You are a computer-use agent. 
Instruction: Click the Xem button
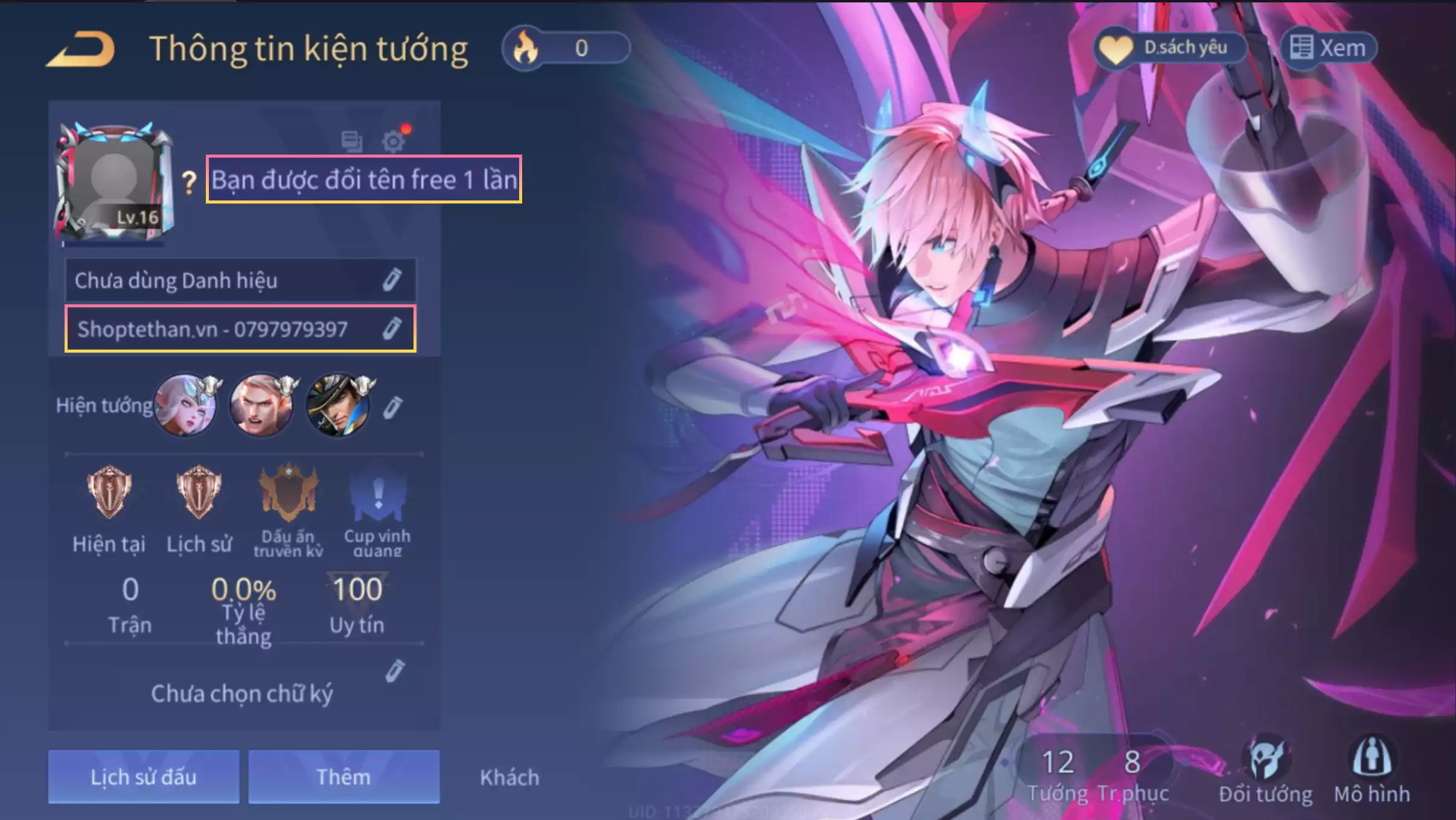[x=1328, y=48]
